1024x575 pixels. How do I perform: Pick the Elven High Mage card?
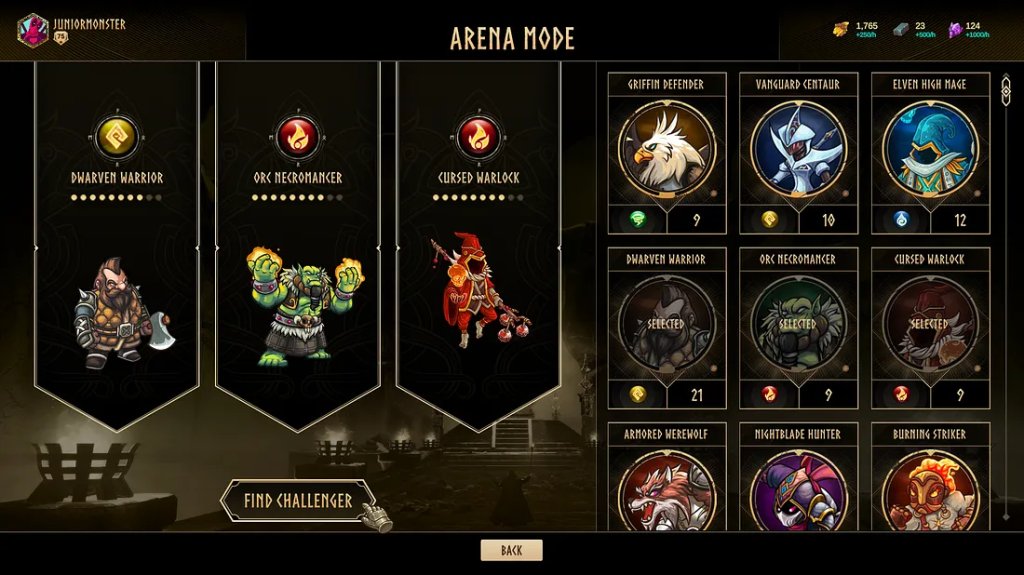pyautogui.click(x=930, y=148)
